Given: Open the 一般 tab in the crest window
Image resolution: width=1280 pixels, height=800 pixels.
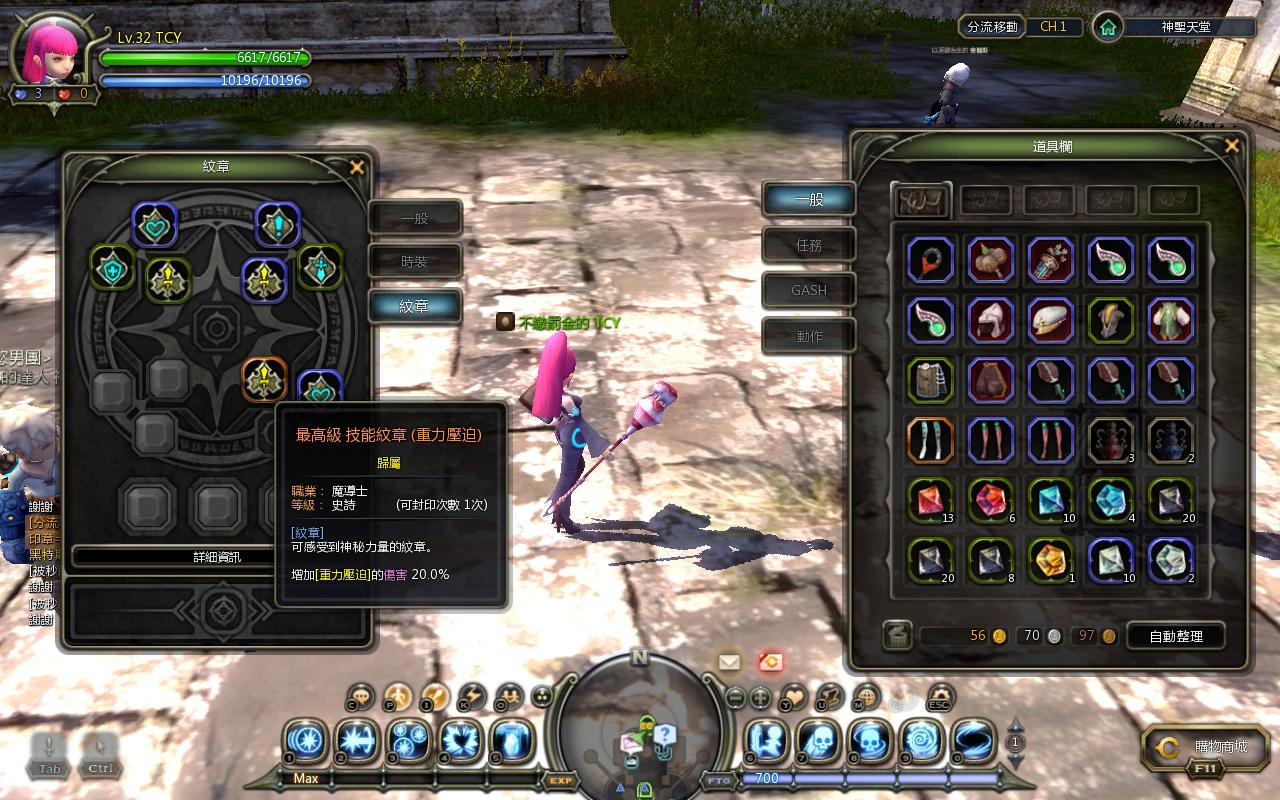Looking at the screenshot, I should (x=415, y=218).
